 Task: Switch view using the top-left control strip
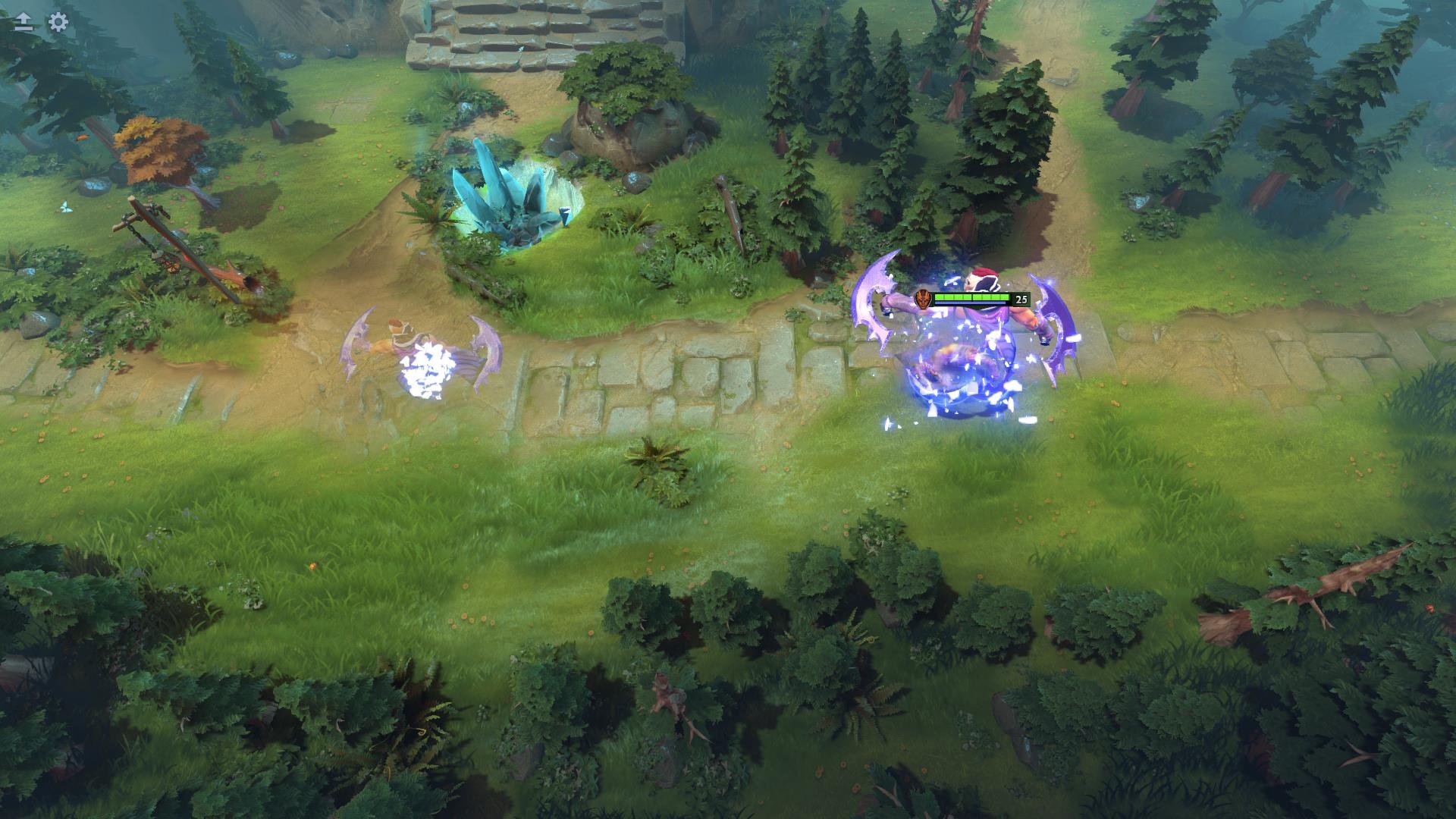click(x=23, y=23)
